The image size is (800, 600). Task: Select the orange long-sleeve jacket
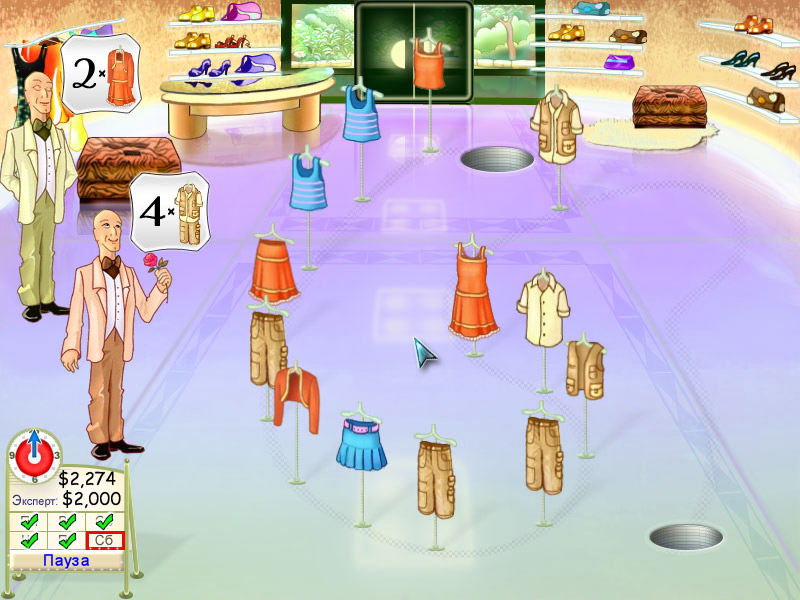coord(296,397)
